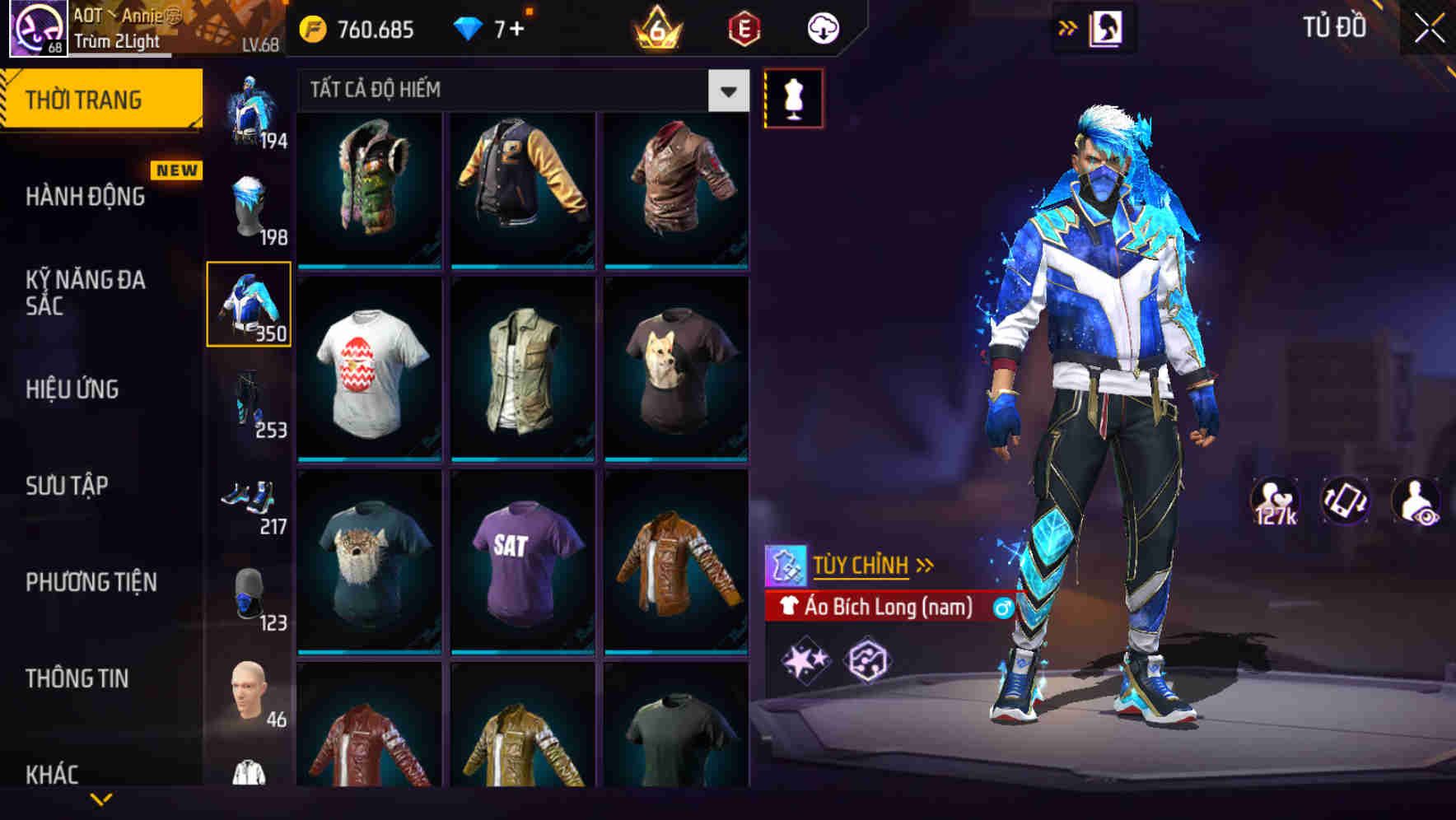Toggle the wardrobe snapshot icon near the chevrons
Screen dimensions: 1456x820
coord(1108,27)
